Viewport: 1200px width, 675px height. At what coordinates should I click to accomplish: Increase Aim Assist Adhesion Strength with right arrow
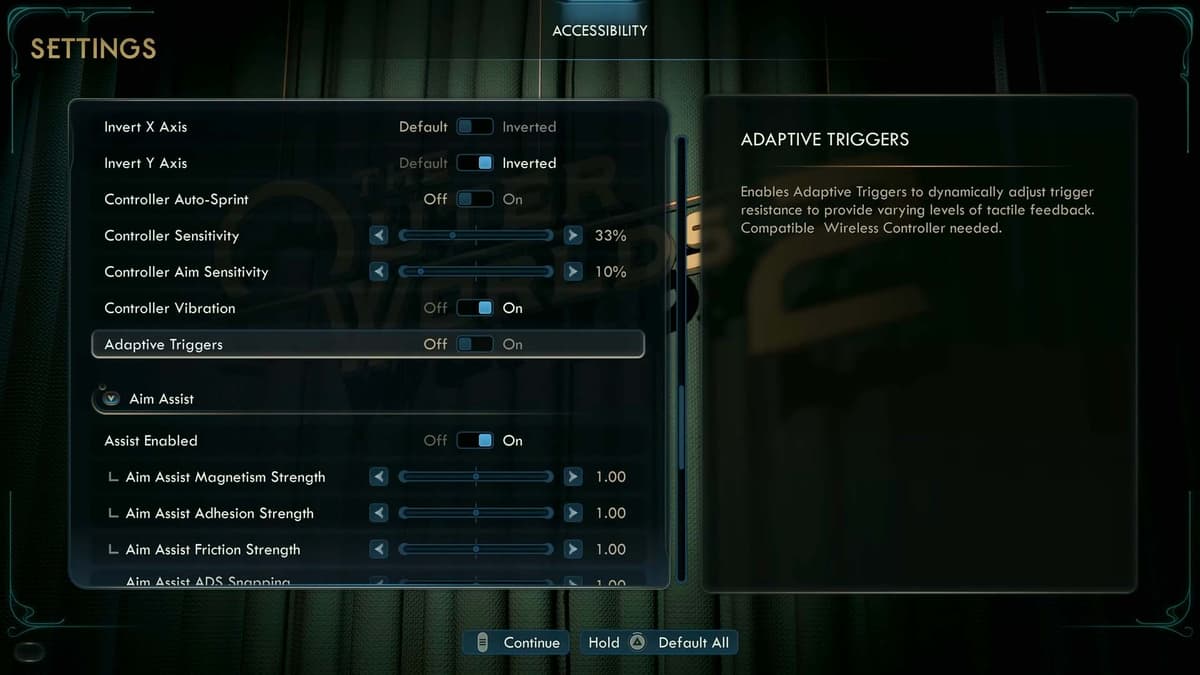point(572,513)
